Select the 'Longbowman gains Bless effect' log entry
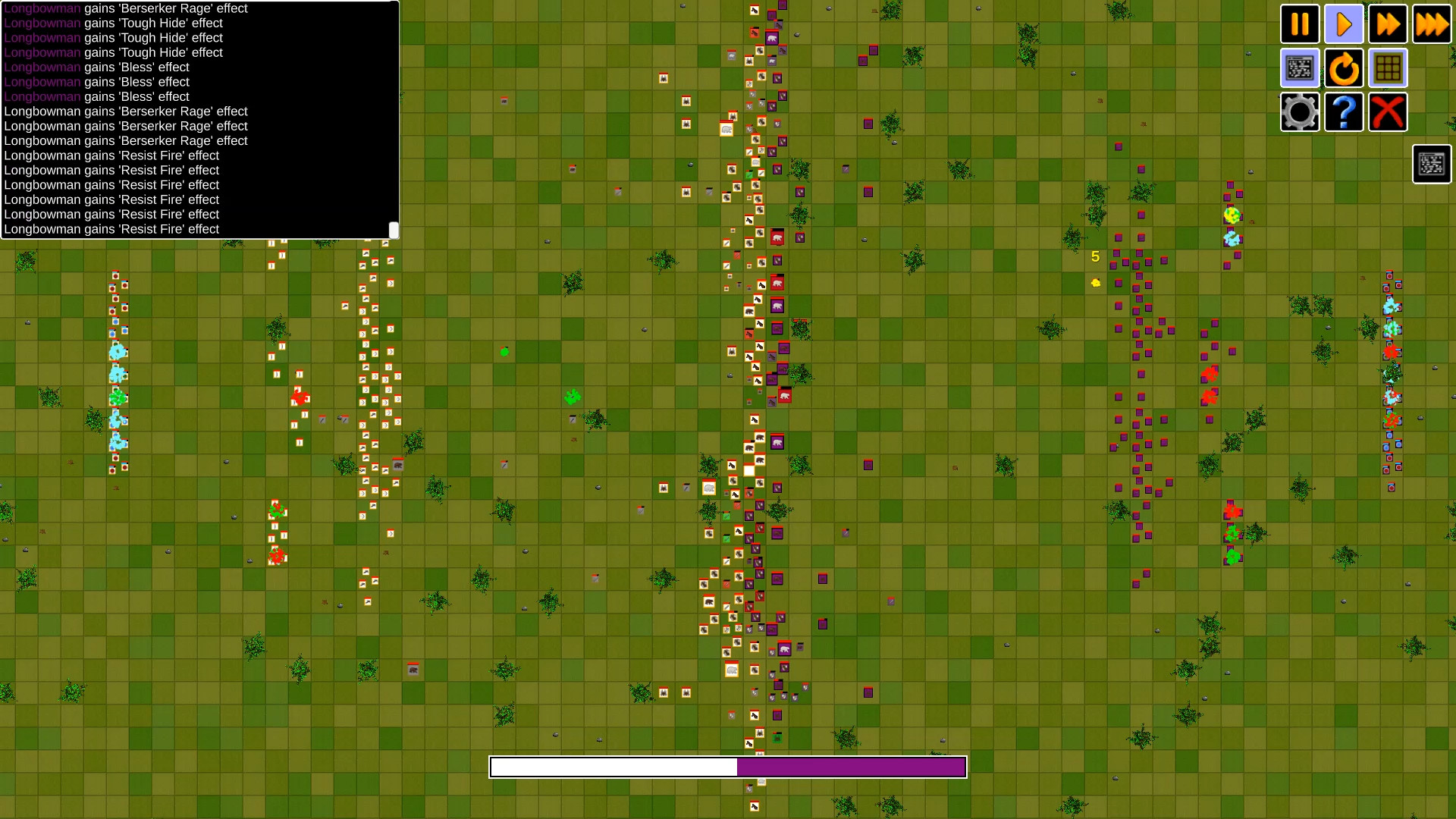 point(96,67)
